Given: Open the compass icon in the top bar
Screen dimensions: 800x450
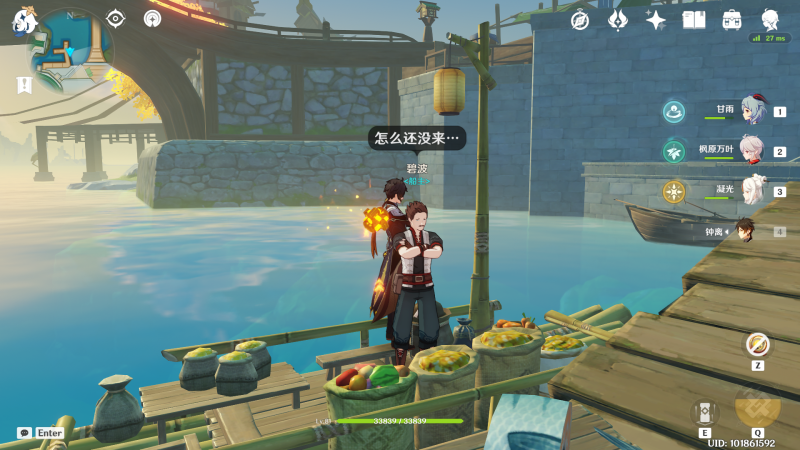Looking at the screenshot, I should pyautogui.click(x=580, y=20).
